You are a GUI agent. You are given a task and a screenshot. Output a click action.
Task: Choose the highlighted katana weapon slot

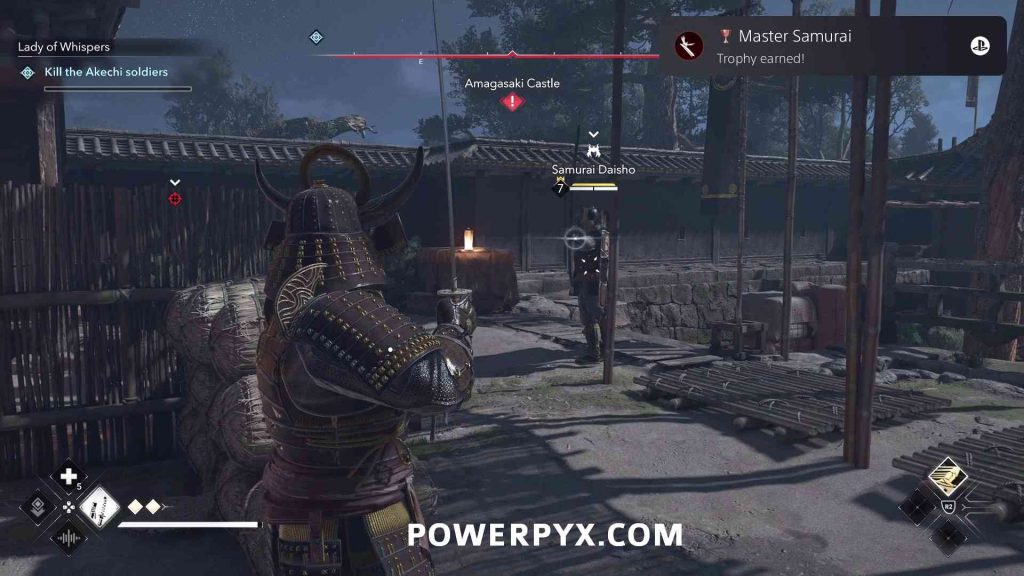tap(99, 506)
